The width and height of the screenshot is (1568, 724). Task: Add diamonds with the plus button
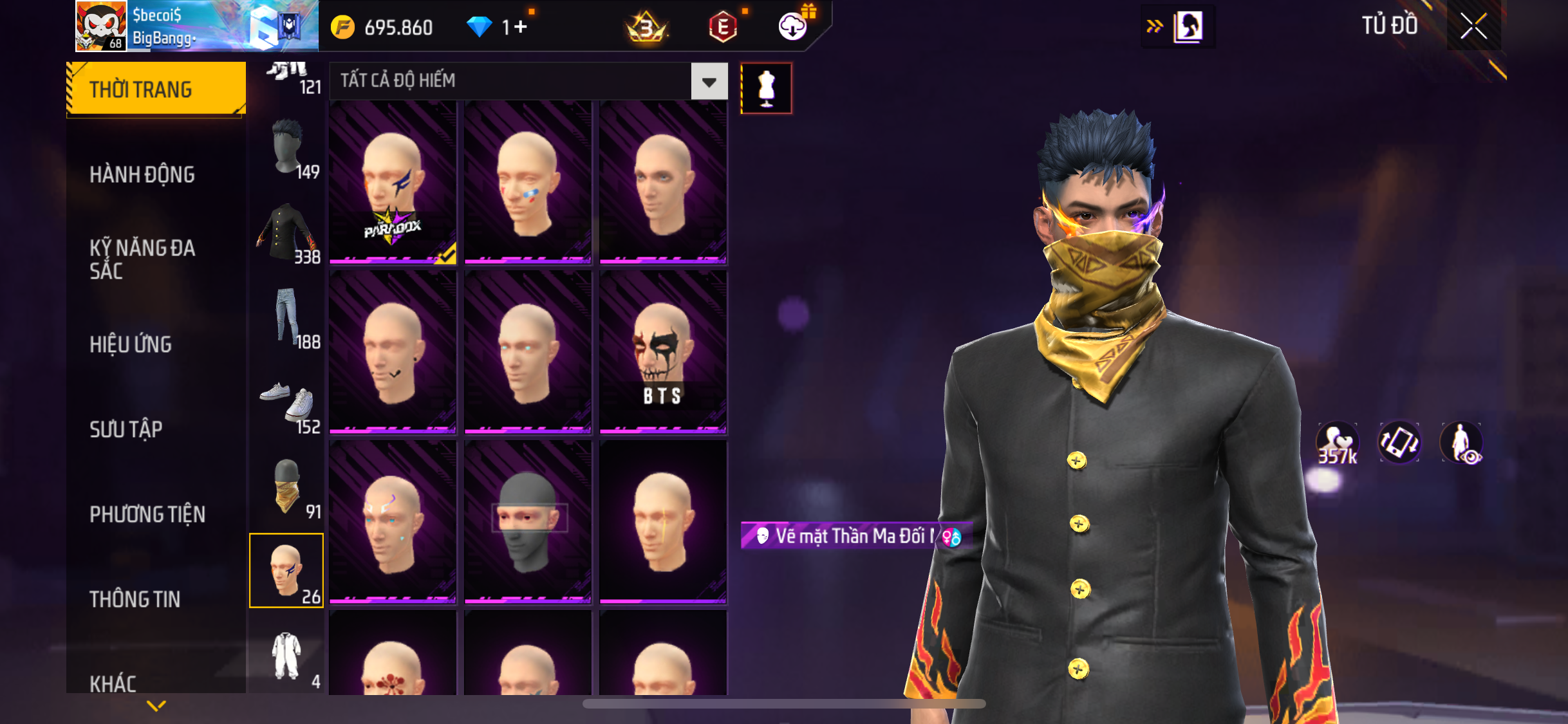[520, 27]
